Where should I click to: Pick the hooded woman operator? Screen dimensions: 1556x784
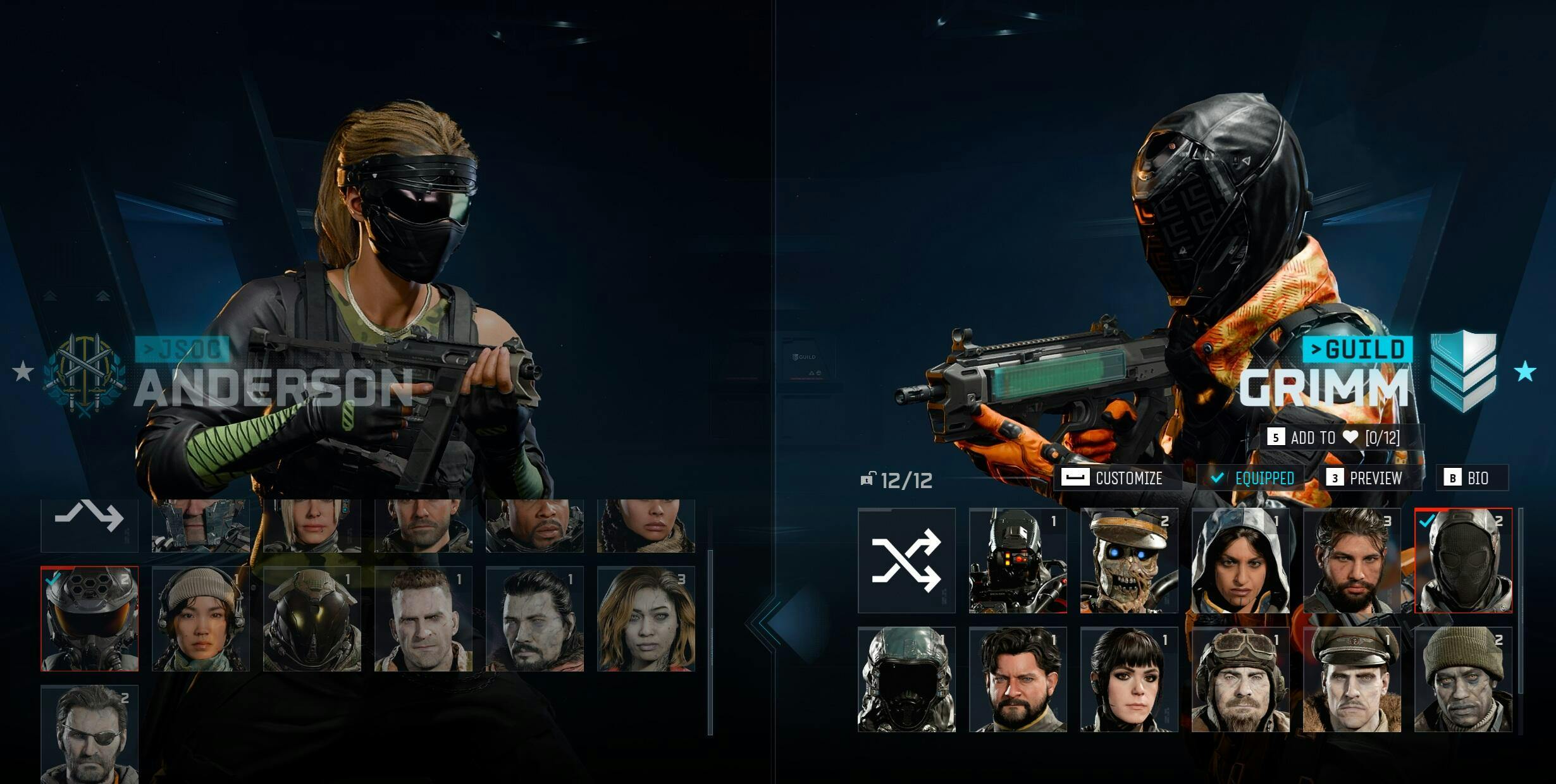[1240, 560]
